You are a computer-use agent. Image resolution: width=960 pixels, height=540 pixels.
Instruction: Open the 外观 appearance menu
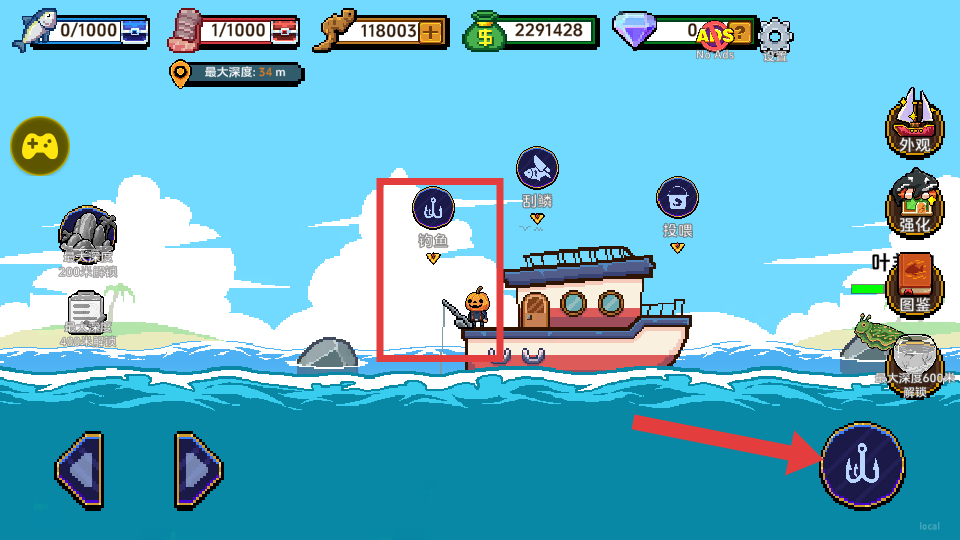[x=914, y=122]
